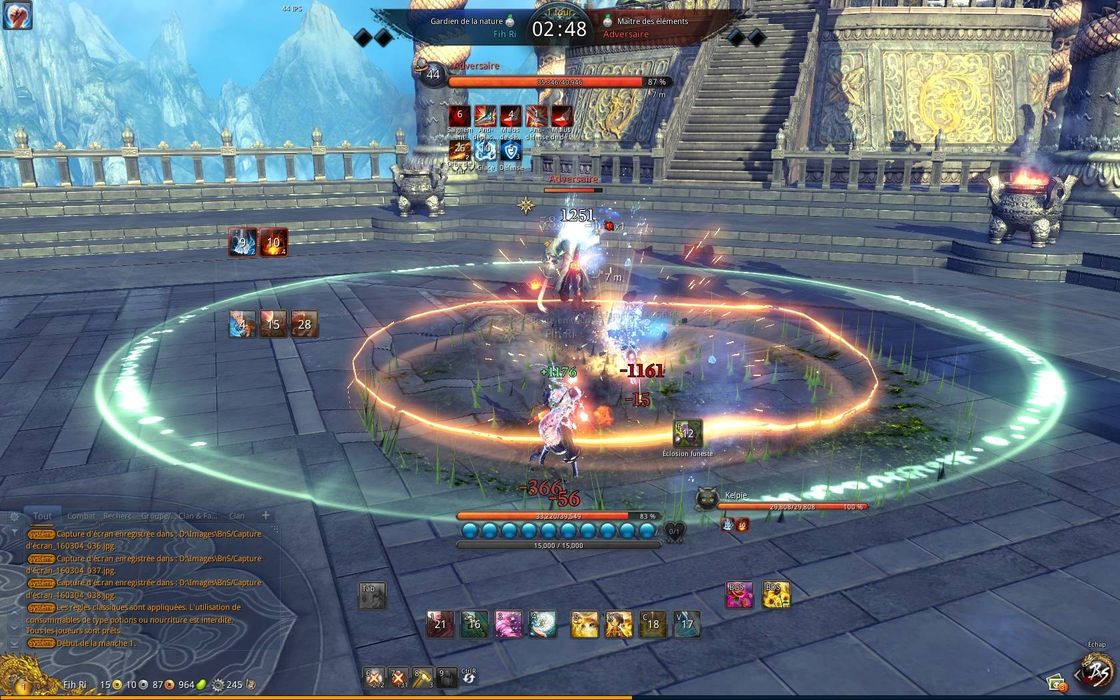Click the heart icon in the corner
1120x700 pixels.
tap(17, 15)
